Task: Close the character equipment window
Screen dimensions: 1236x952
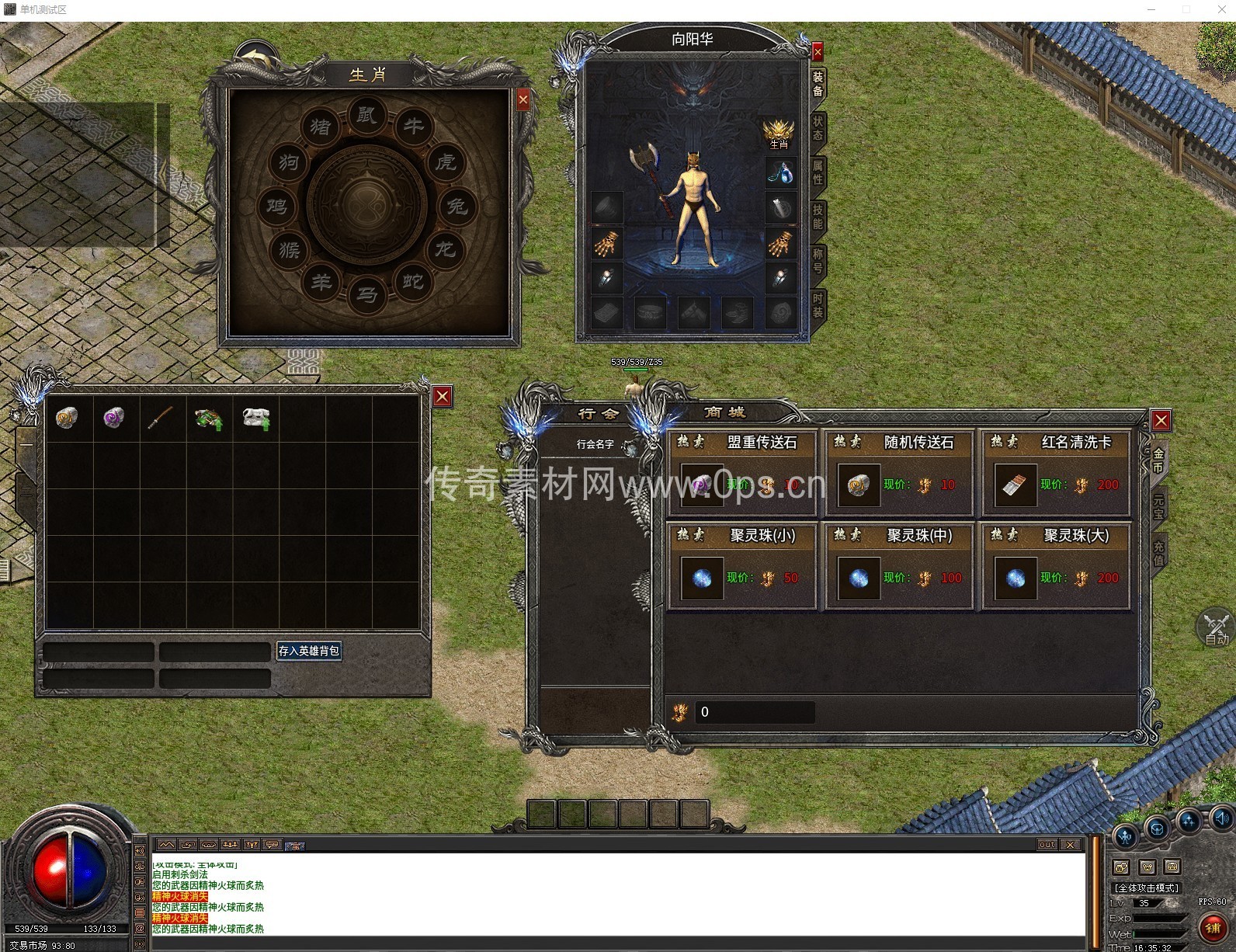Action: tap(818, 52)
